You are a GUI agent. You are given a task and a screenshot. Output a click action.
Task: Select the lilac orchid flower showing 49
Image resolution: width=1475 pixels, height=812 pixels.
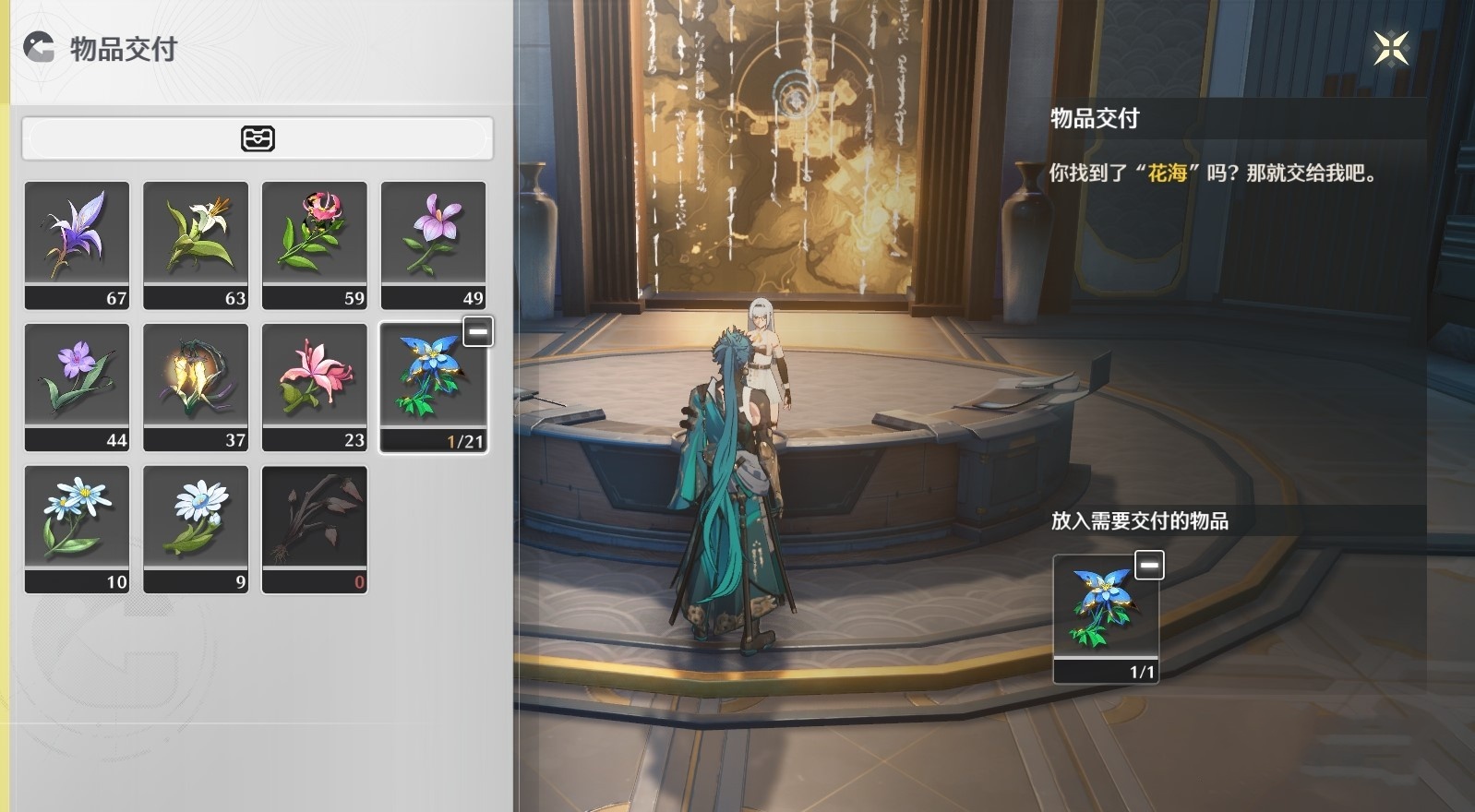point(434,245)
